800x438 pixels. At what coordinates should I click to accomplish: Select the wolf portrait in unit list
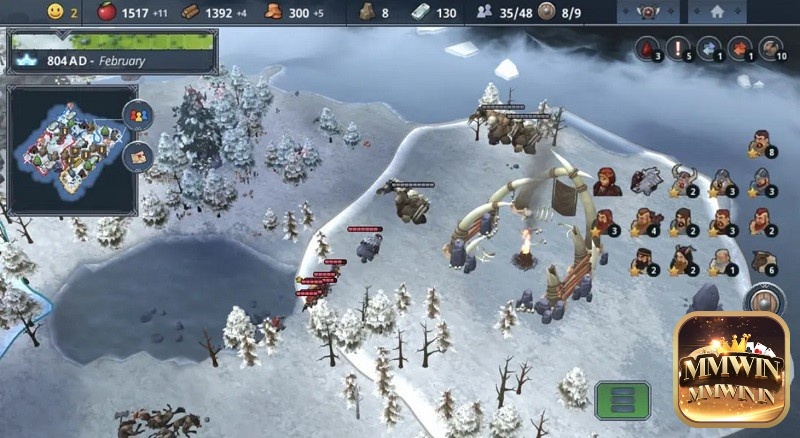click(645, 181)
